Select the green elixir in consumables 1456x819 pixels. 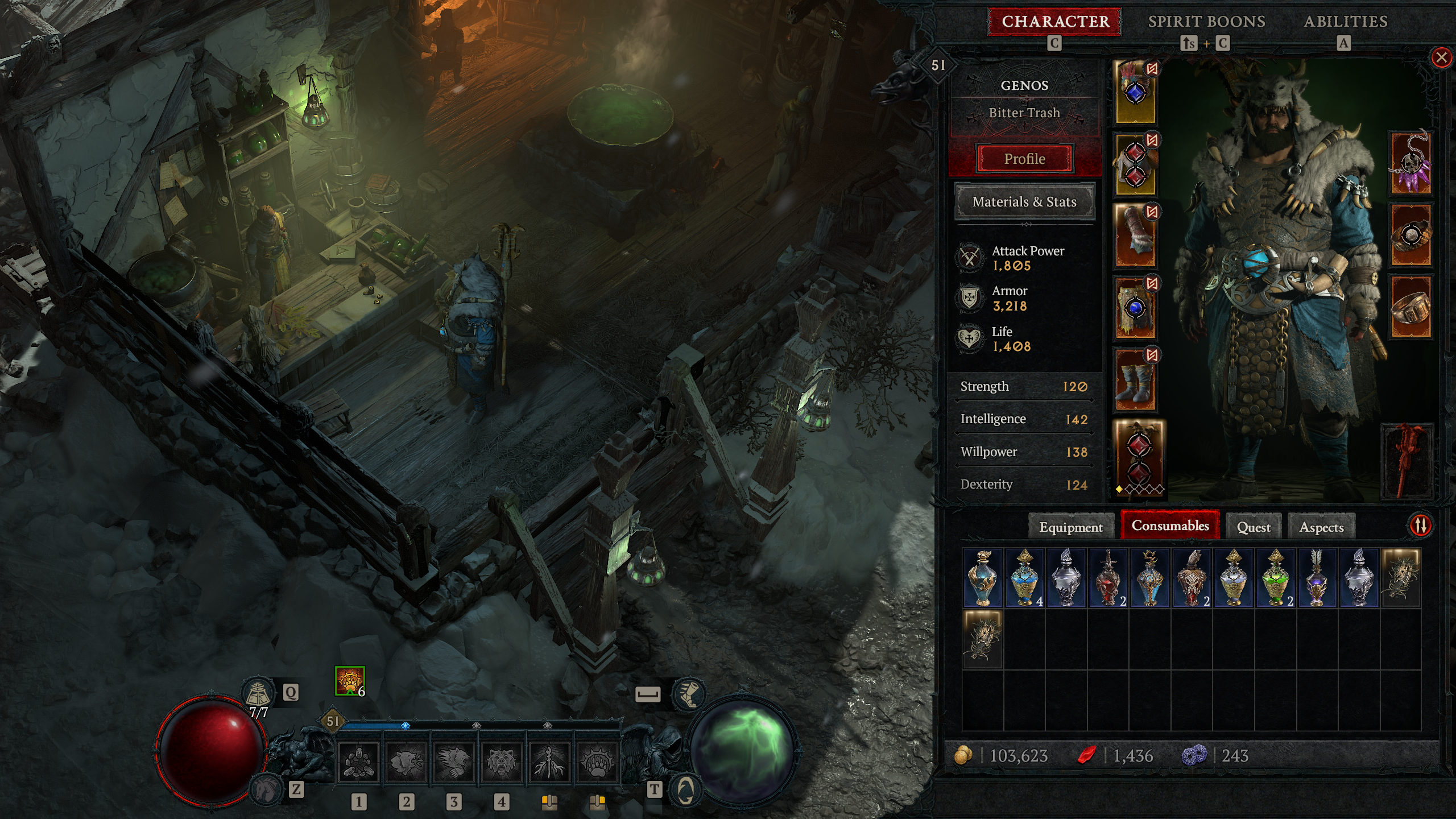[x=1276, y=578]
